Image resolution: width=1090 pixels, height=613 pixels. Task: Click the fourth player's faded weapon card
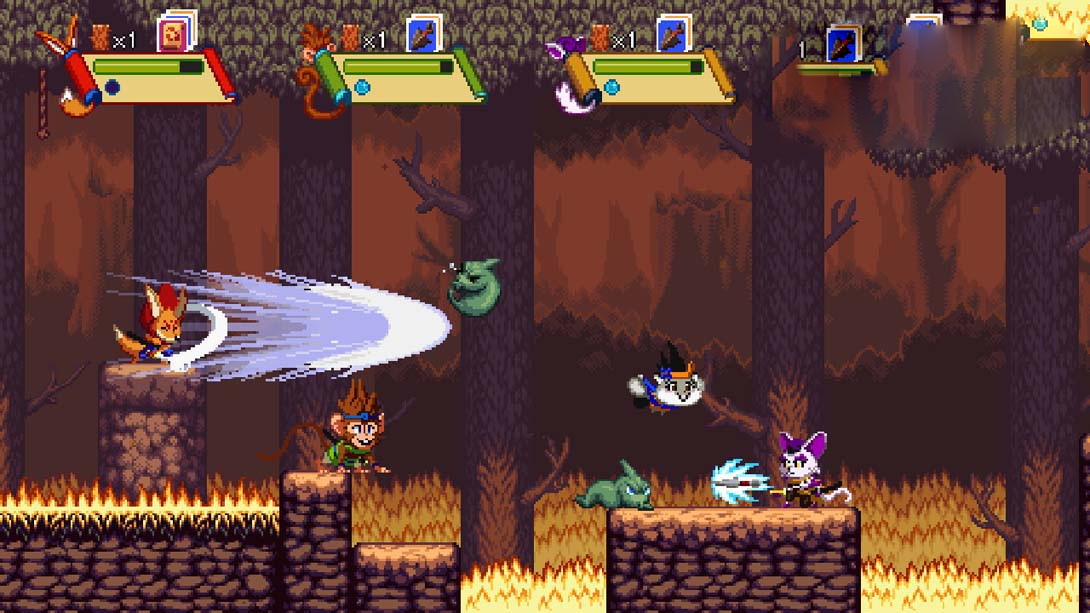(x=842, y=43)
